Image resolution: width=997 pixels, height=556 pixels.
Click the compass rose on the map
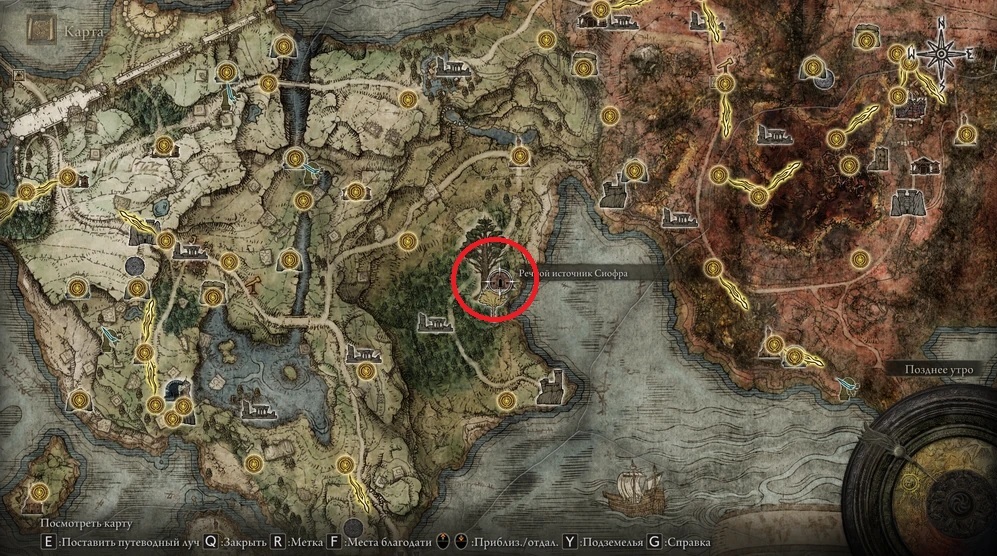[939, 52]
